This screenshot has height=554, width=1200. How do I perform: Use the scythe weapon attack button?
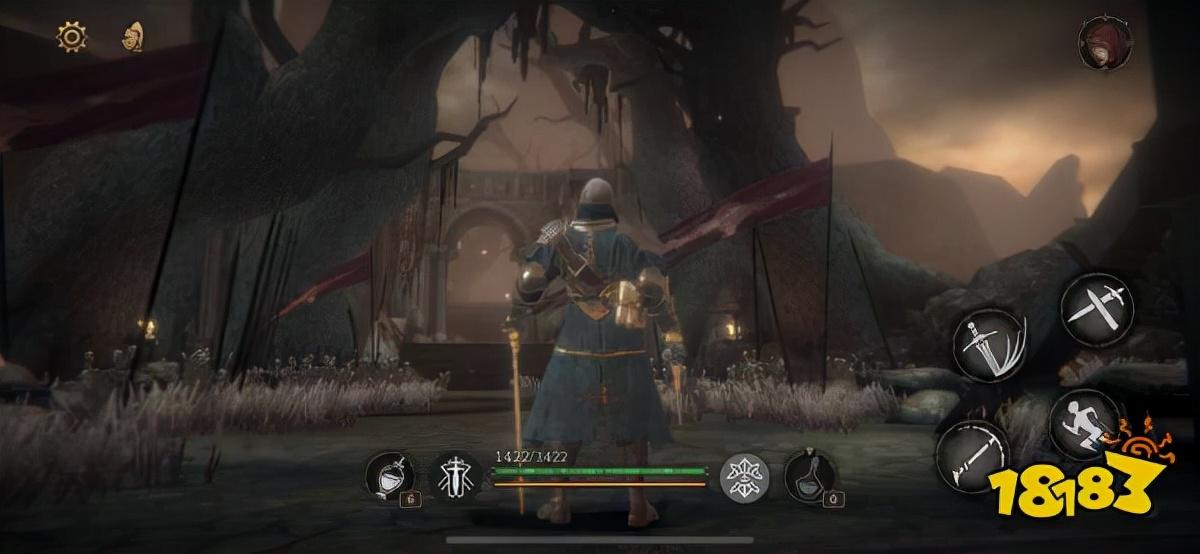point(971,453)
